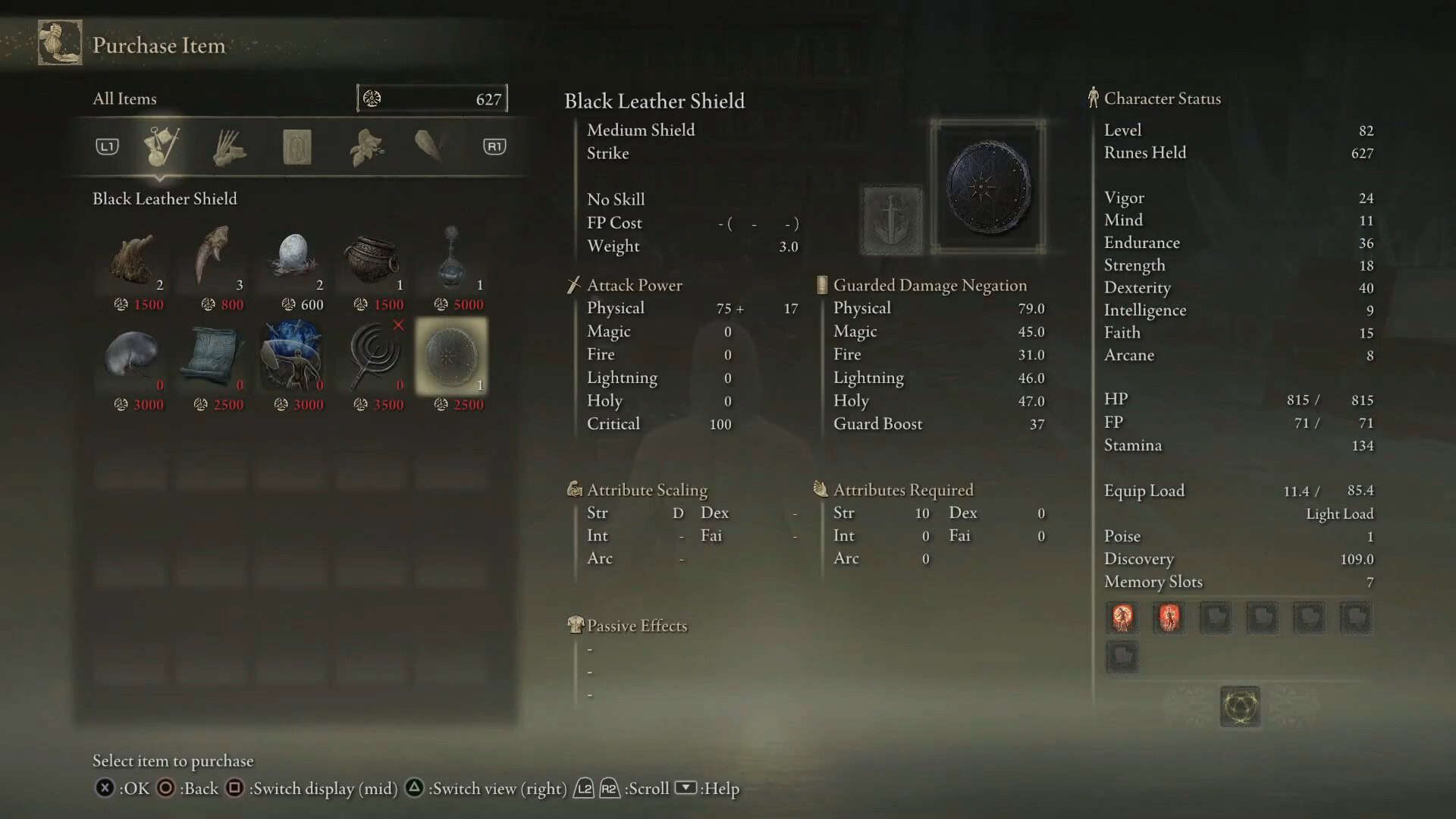Click the Passive Effects helm icon

click(x=576, y=625)
